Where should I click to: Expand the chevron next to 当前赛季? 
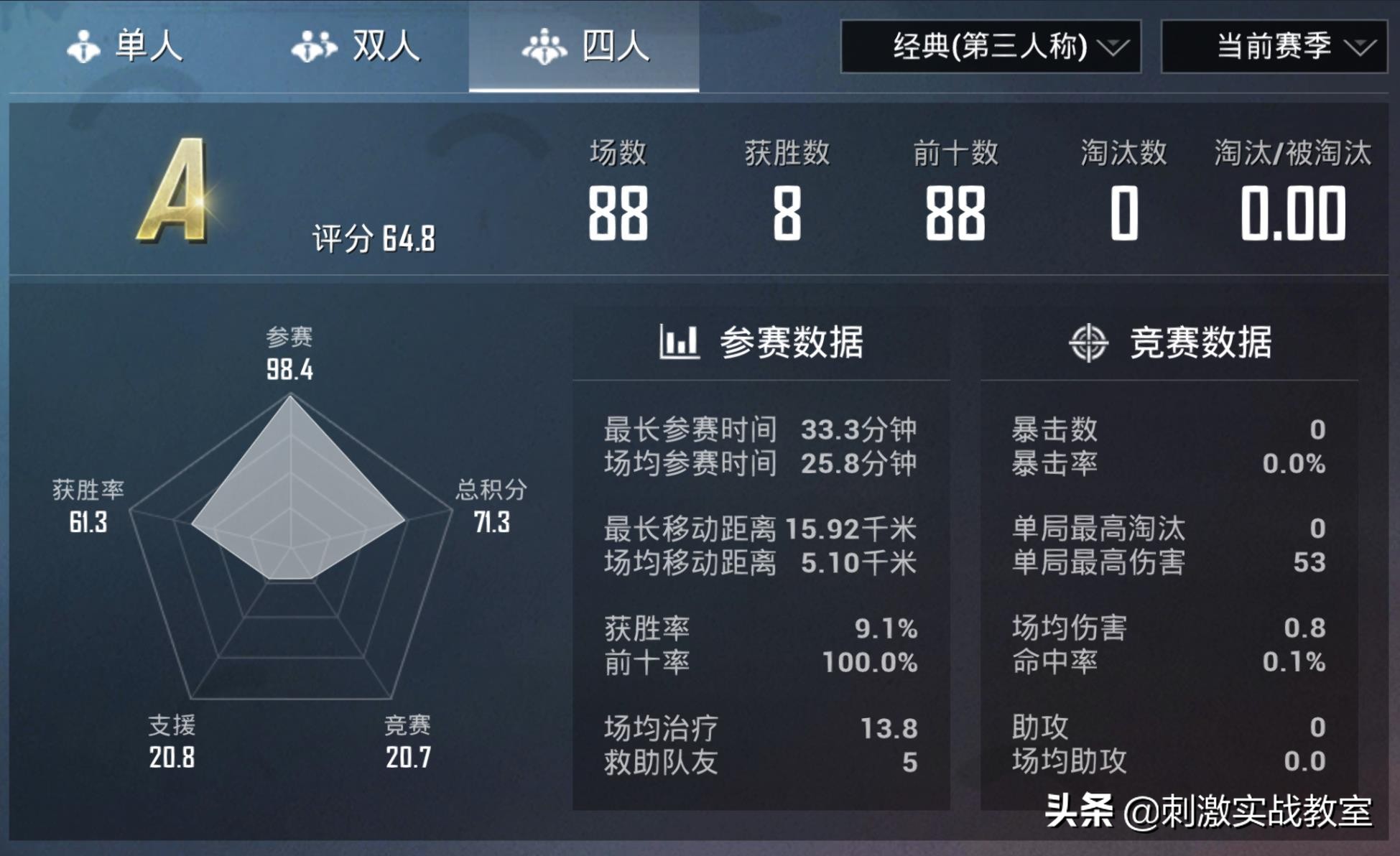(1361, 47)
